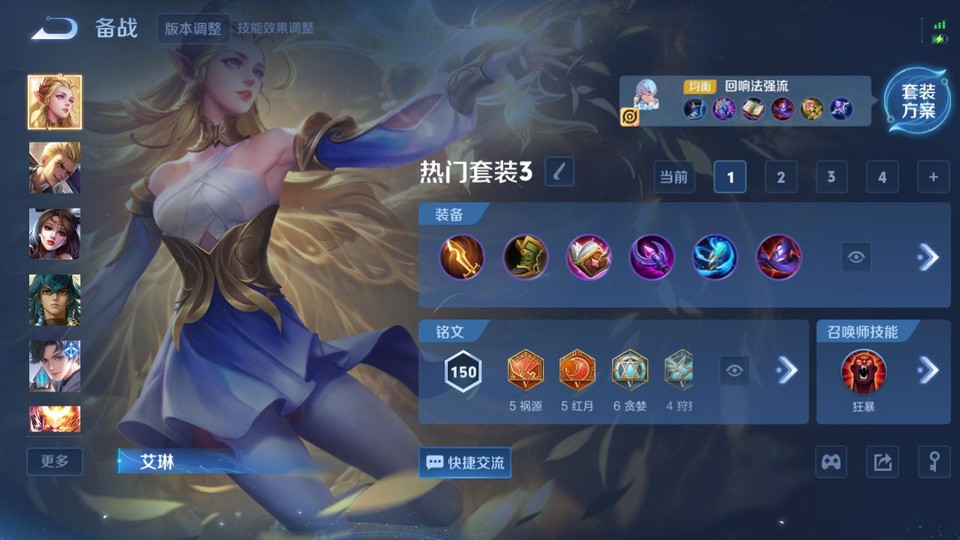This screenshot has height=540, width=960.
Task: Toggle inscription preview eye icon
Action: point(735,371)
